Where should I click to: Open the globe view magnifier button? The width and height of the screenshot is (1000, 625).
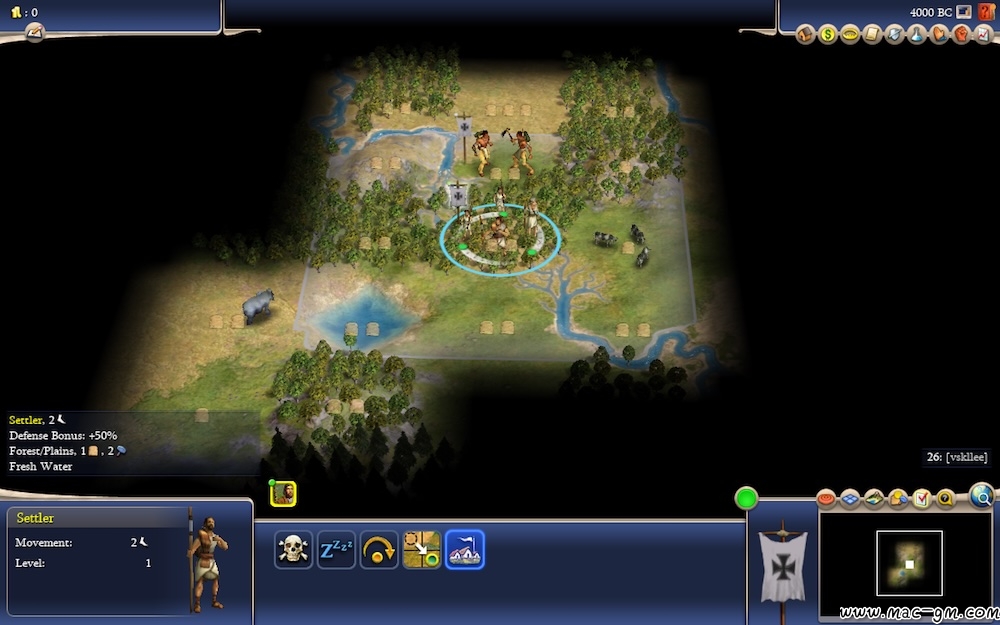pos(982,495)
